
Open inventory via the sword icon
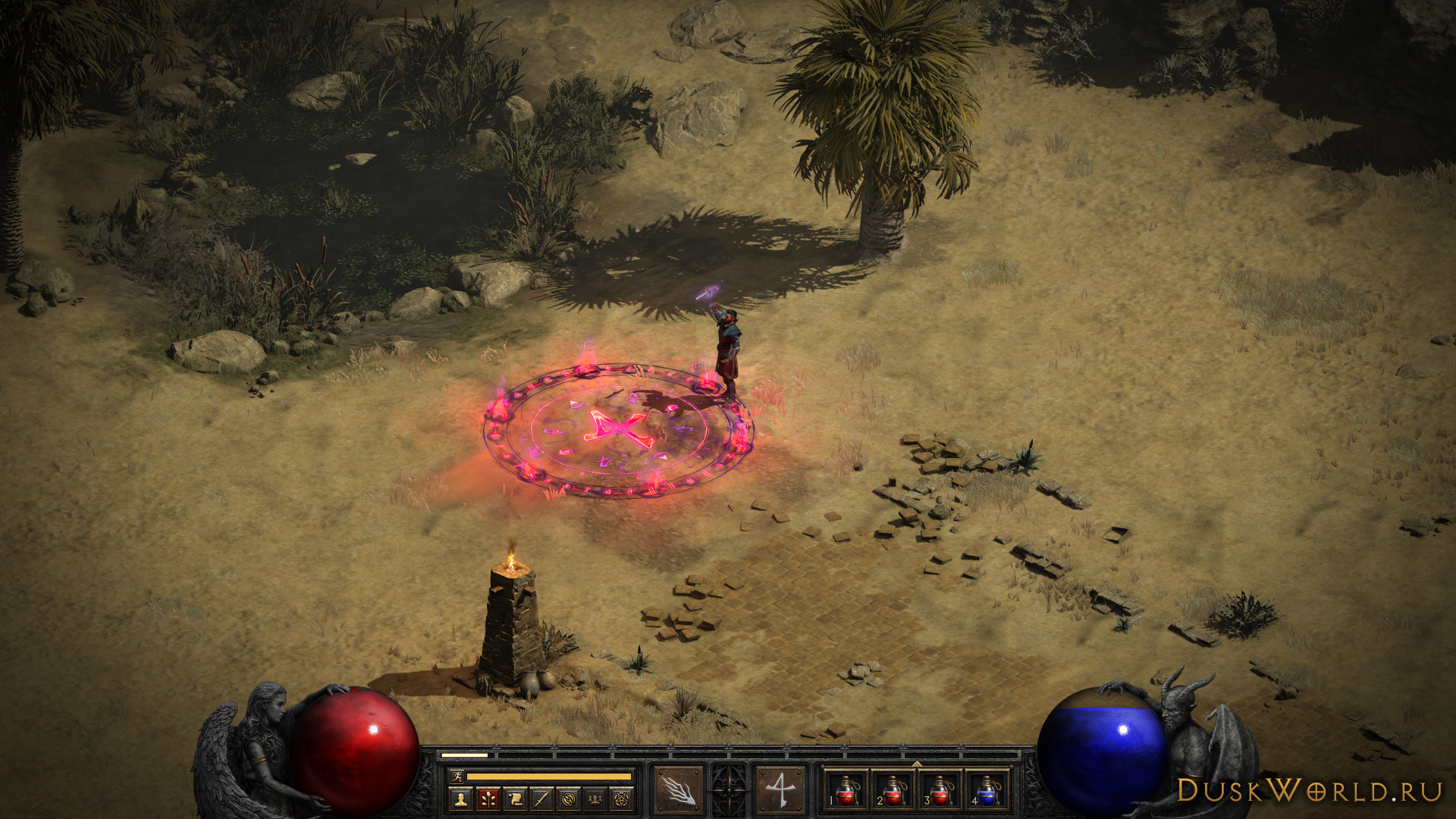click(542, 799)
